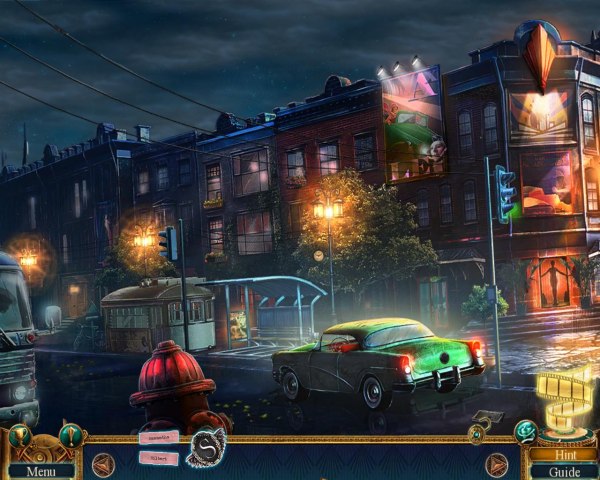Open the teal map orb icon

[524, 431]
